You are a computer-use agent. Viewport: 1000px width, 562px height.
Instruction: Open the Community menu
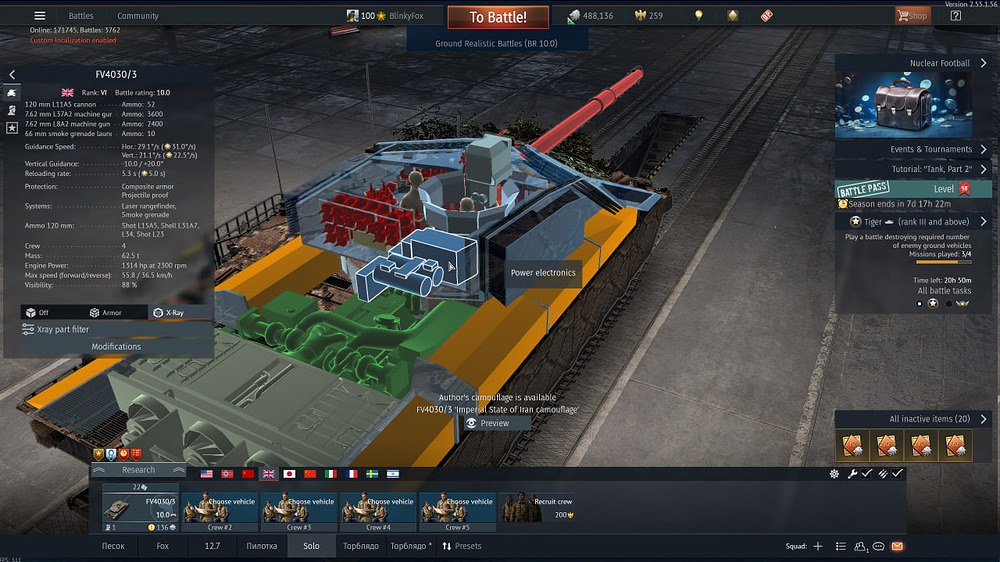click(x=138, y=16)
